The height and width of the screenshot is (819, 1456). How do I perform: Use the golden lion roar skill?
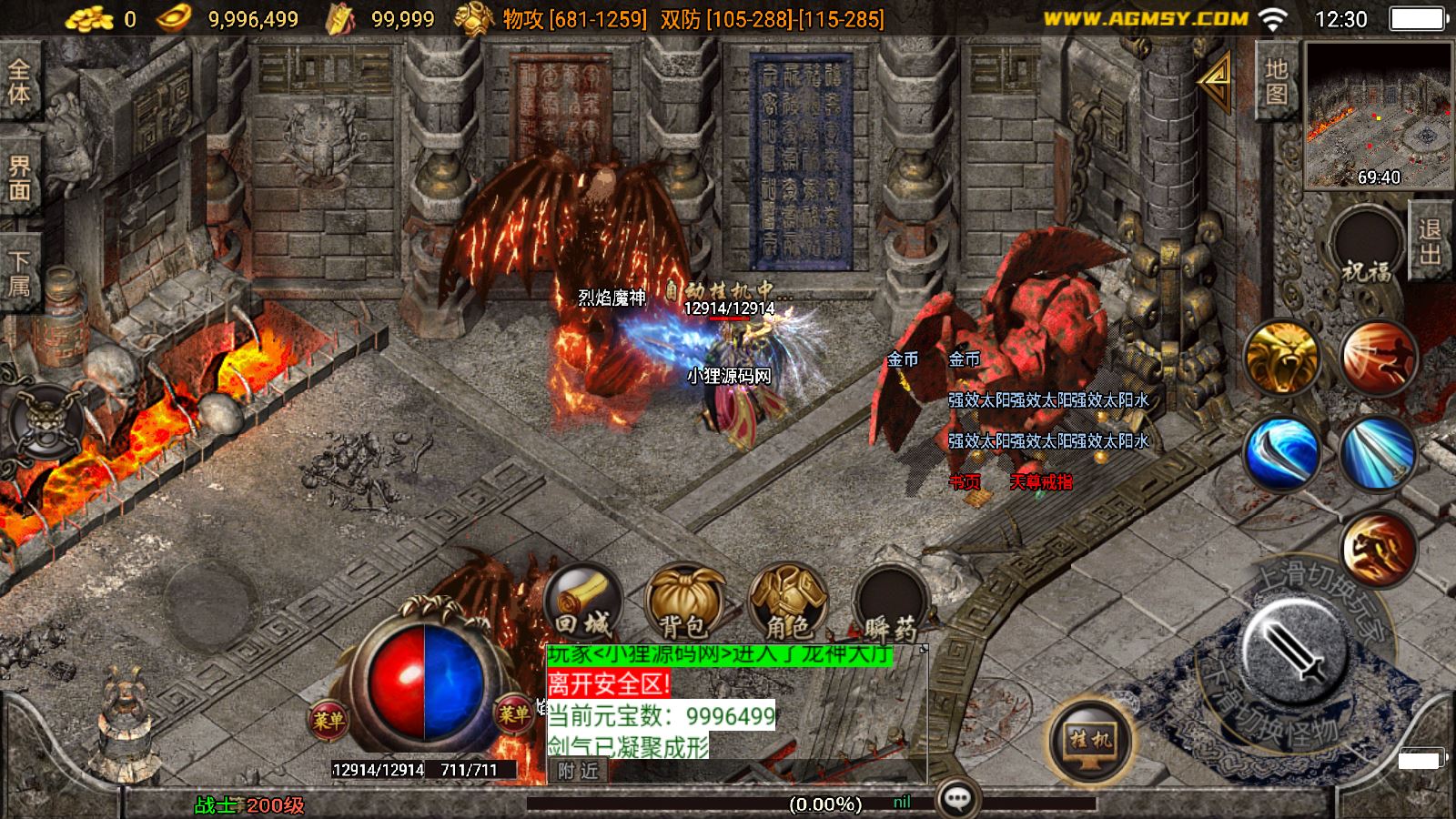pyautogui.click(x=1282, y=358)
